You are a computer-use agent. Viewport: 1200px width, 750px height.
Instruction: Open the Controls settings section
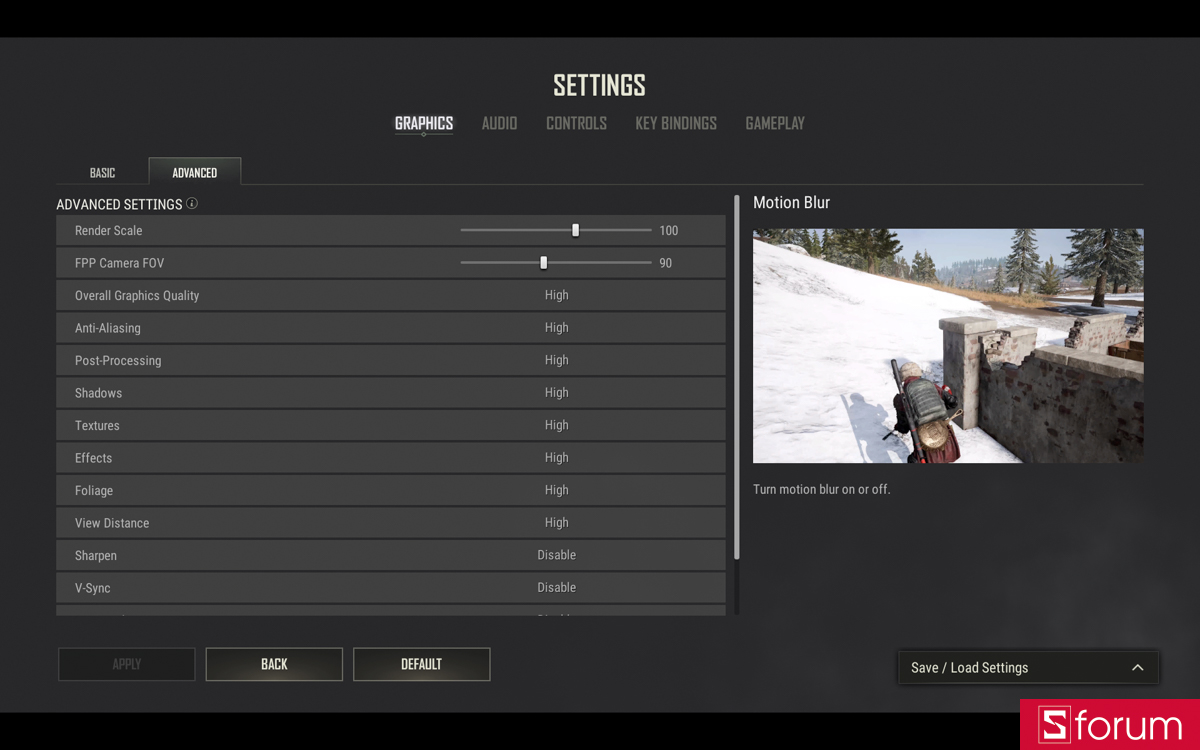click(x=576, y=123)
